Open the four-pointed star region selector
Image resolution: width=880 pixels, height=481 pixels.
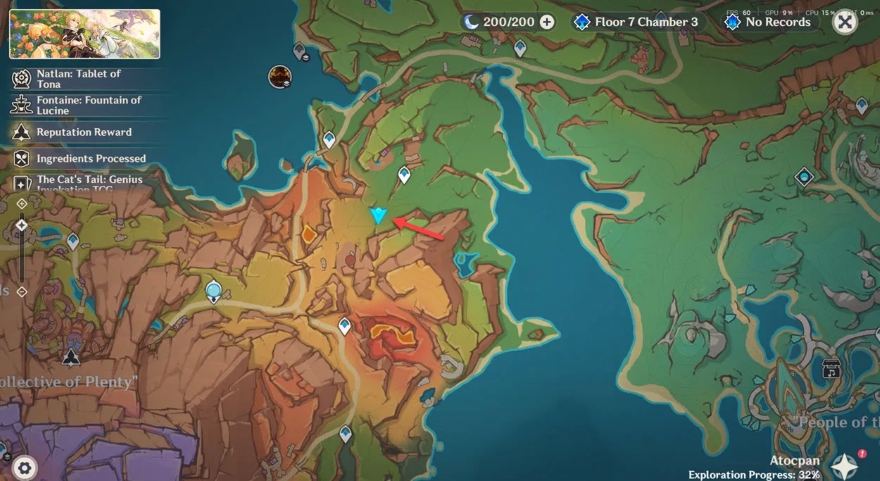tap(845, 465)
